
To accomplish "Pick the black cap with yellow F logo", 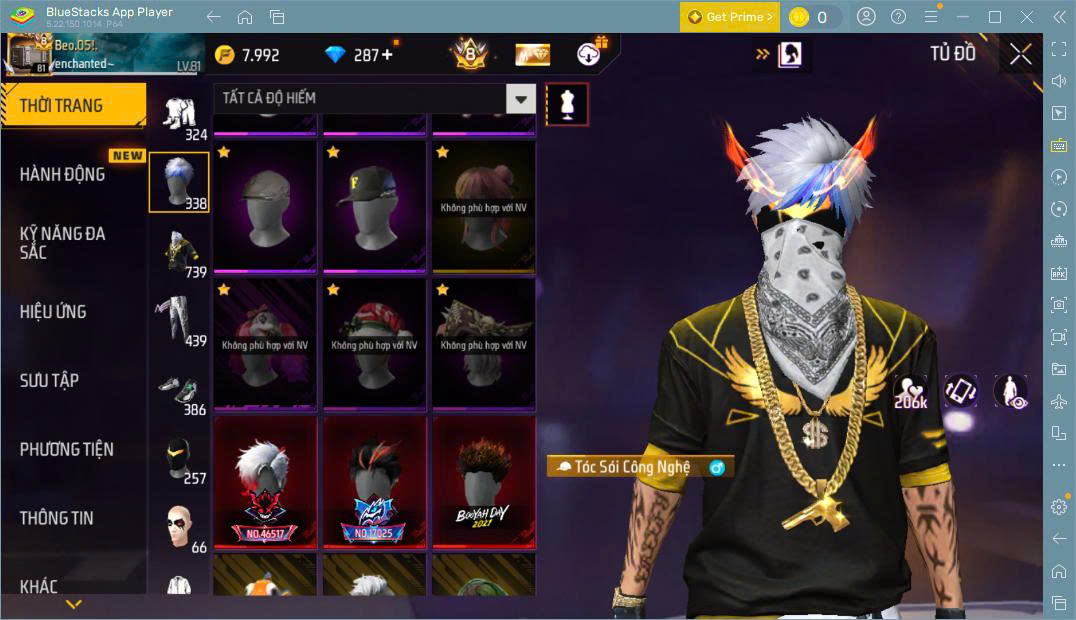I will click(x=375, y=207).
